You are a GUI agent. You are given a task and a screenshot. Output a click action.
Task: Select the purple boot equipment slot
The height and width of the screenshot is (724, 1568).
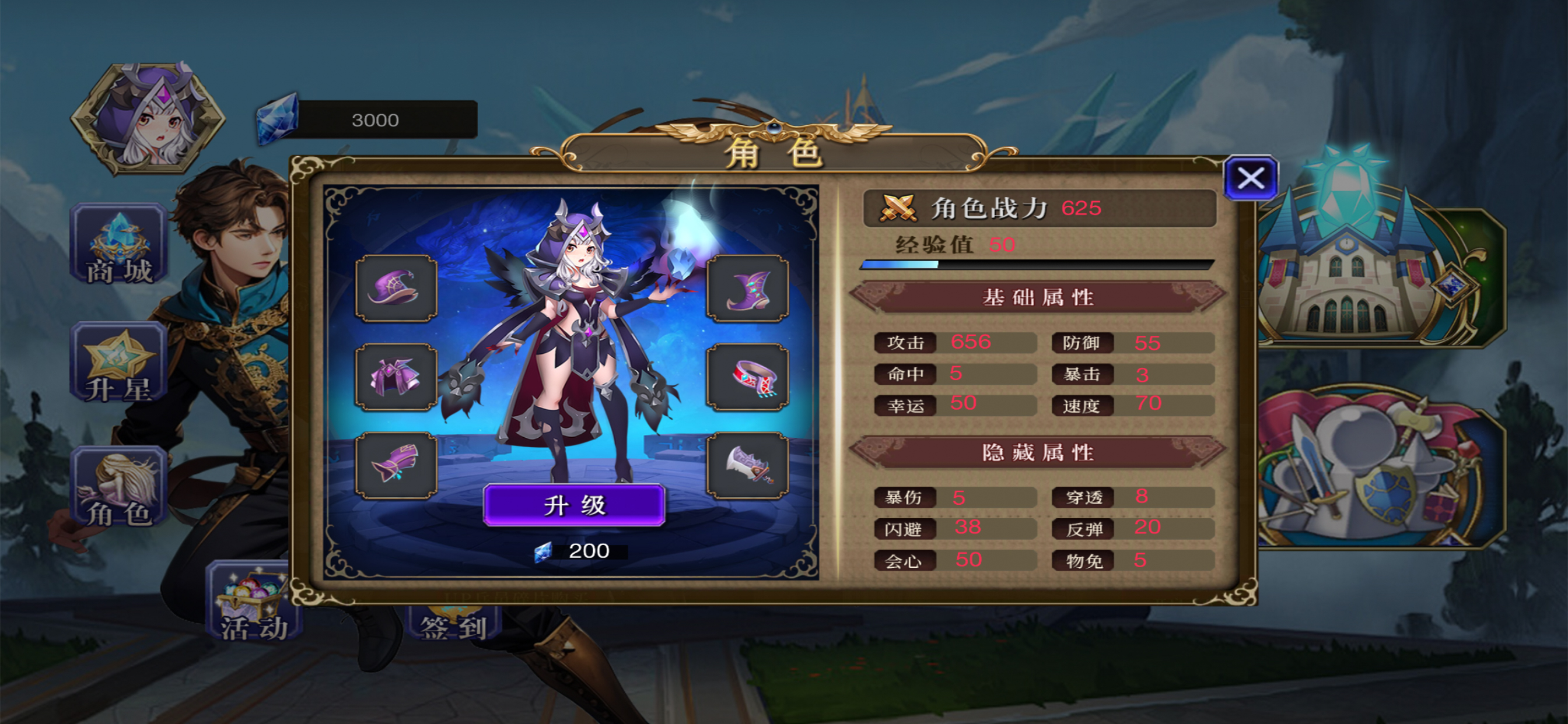[747, 288]
